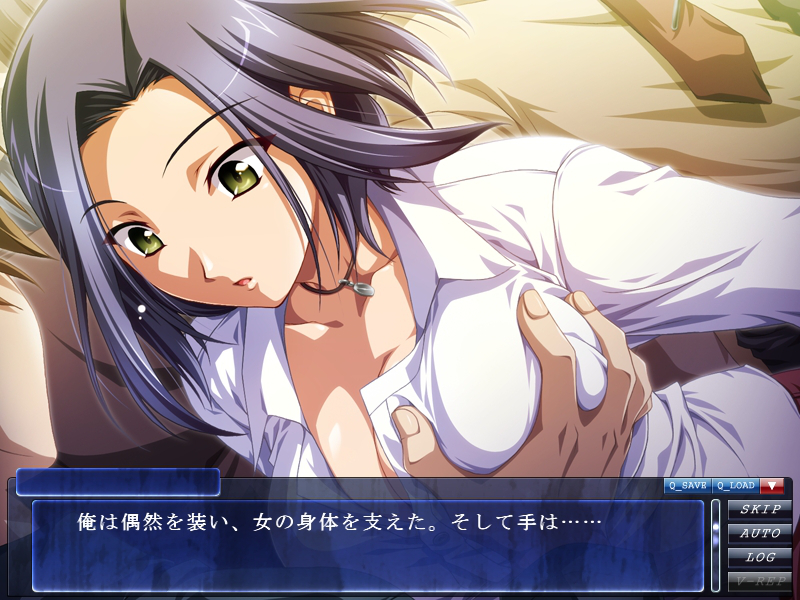Image resolution: width=800 pixels, height=600 pixels.
Task: Quick load using the Q_LOAD button
Action: (736, 485)
